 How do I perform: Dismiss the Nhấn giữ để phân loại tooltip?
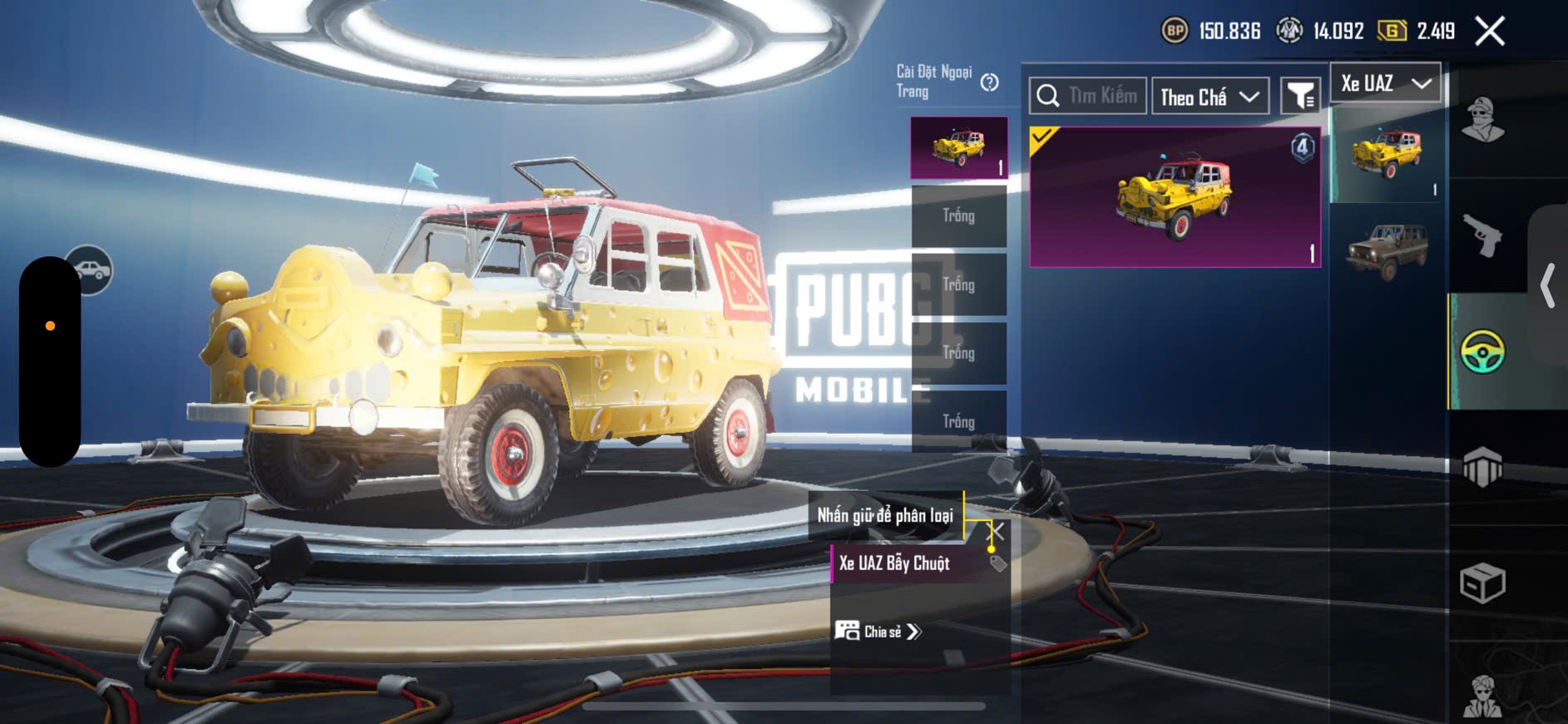[996, 531]
